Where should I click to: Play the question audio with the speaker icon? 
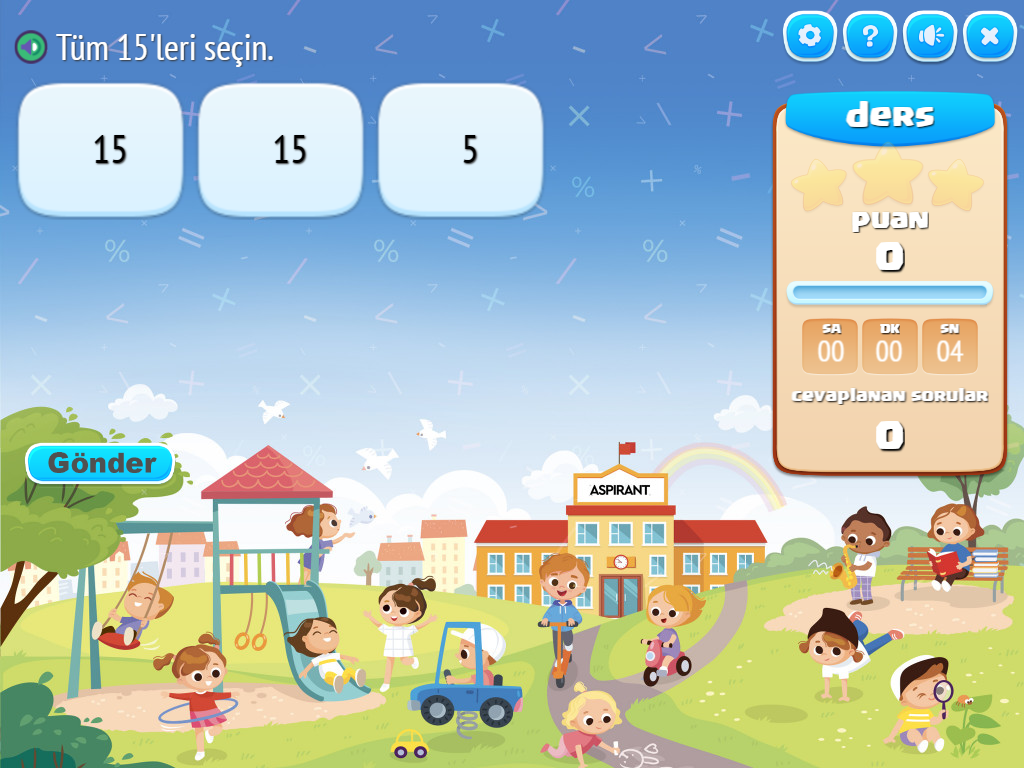(31, 46)
